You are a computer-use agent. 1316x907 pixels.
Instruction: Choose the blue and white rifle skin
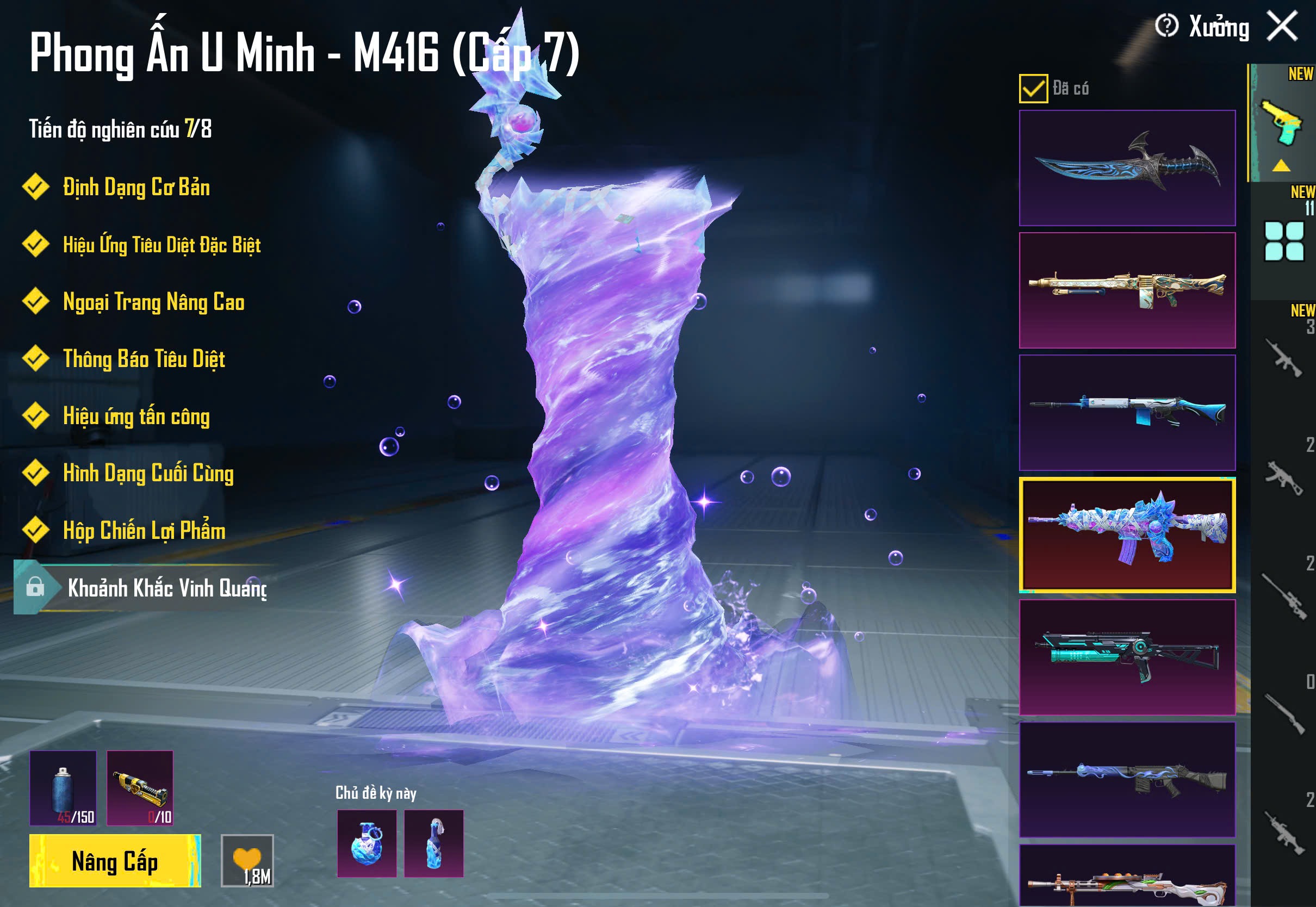coord(1127,413)
